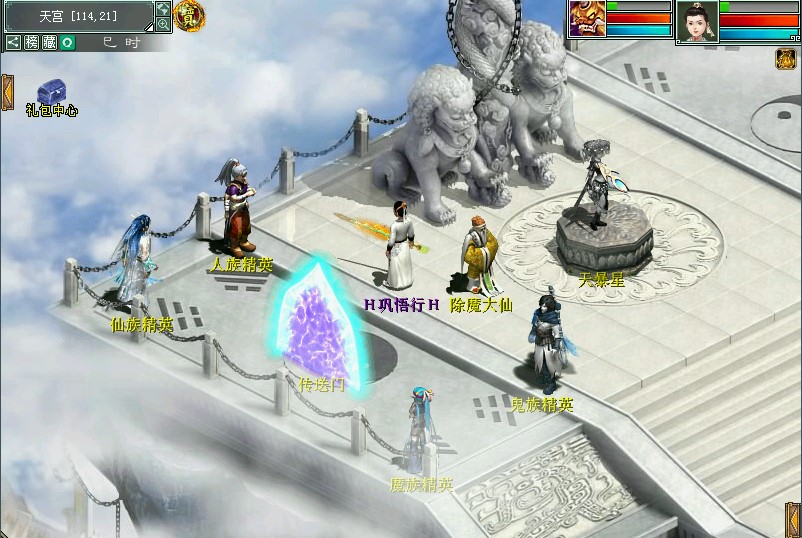Screen dimensions: 802x538
Task: Open the player character portrait
Action: (697, 21)
